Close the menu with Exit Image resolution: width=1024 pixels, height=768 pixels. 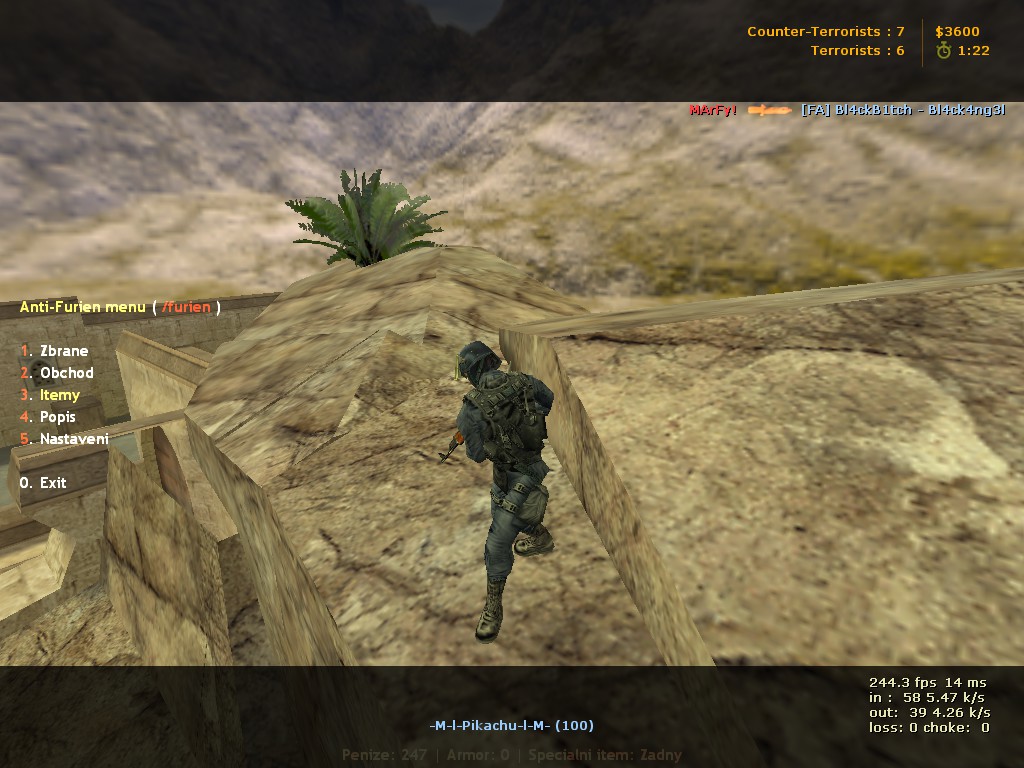click(x=52, y=483)
